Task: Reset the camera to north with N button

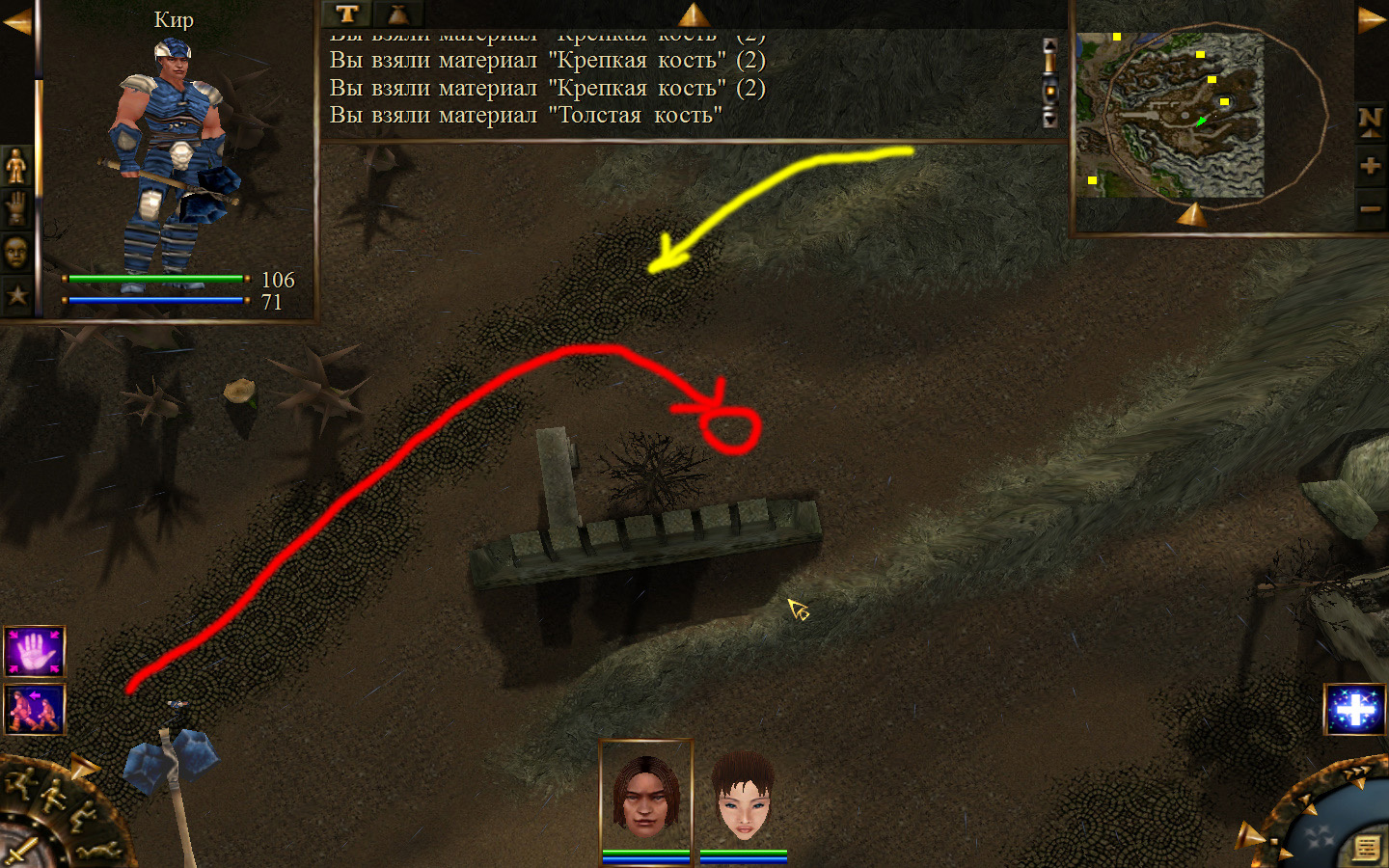Action: [1370, 121]
